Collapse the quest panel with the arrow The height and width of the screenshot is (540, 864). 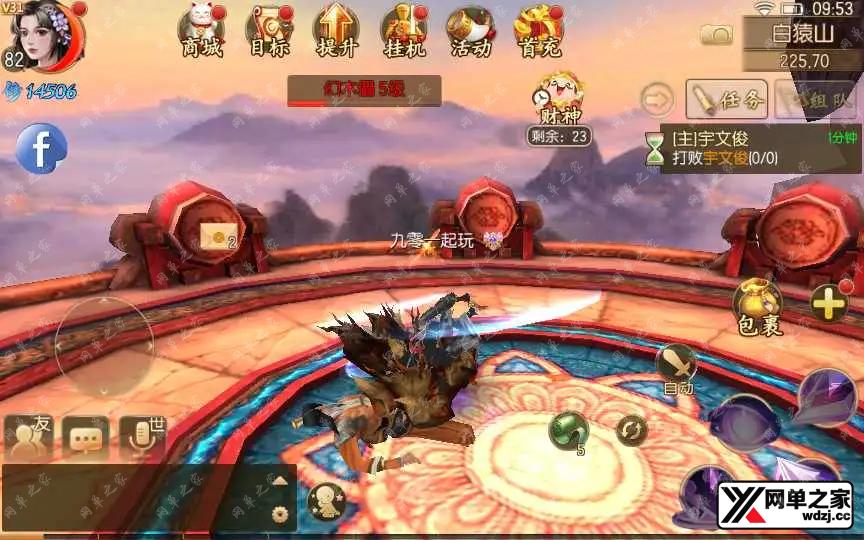click(658, 99)
